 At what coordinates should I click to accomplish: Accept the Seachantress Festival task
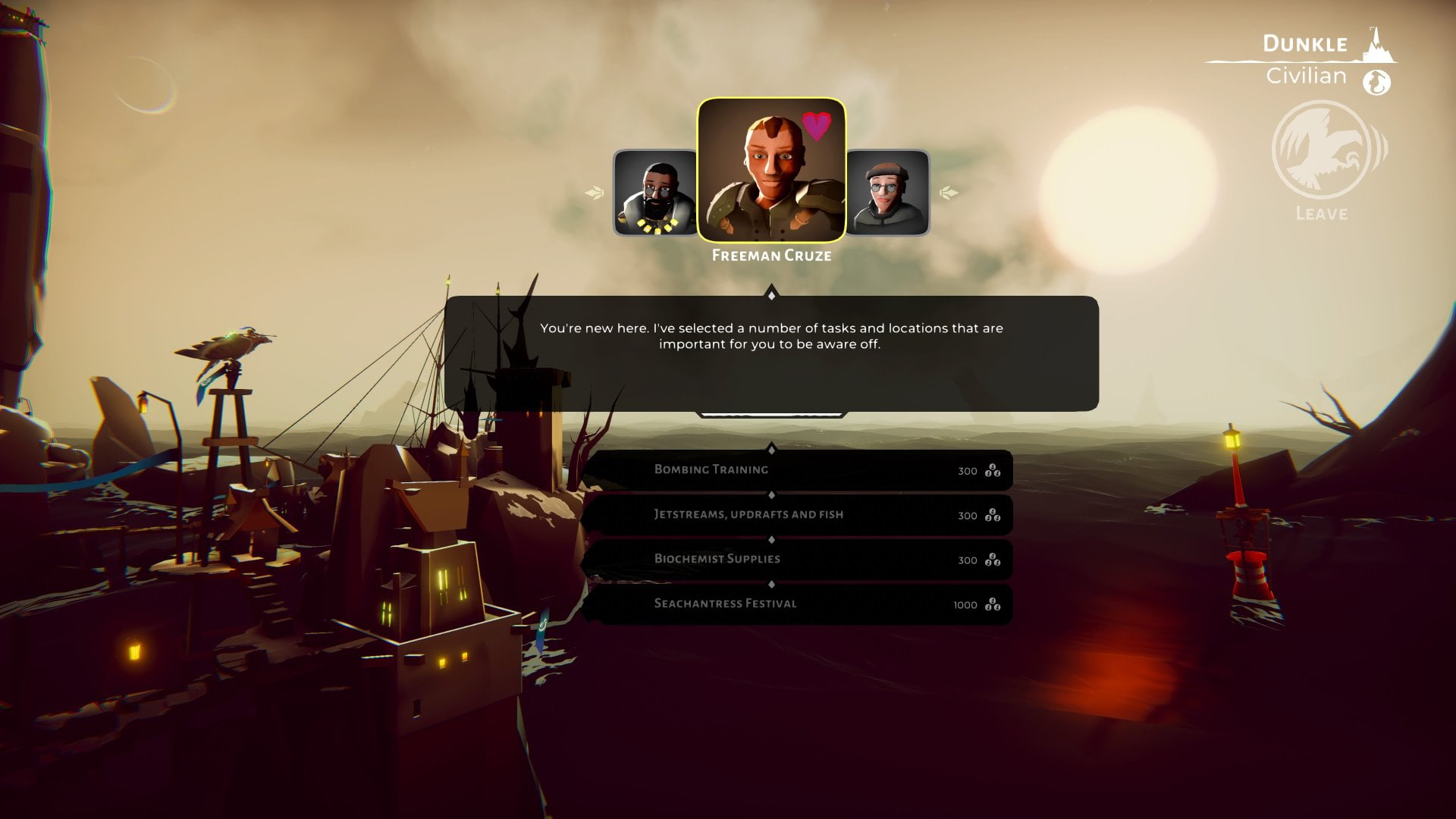coord(796,604)
